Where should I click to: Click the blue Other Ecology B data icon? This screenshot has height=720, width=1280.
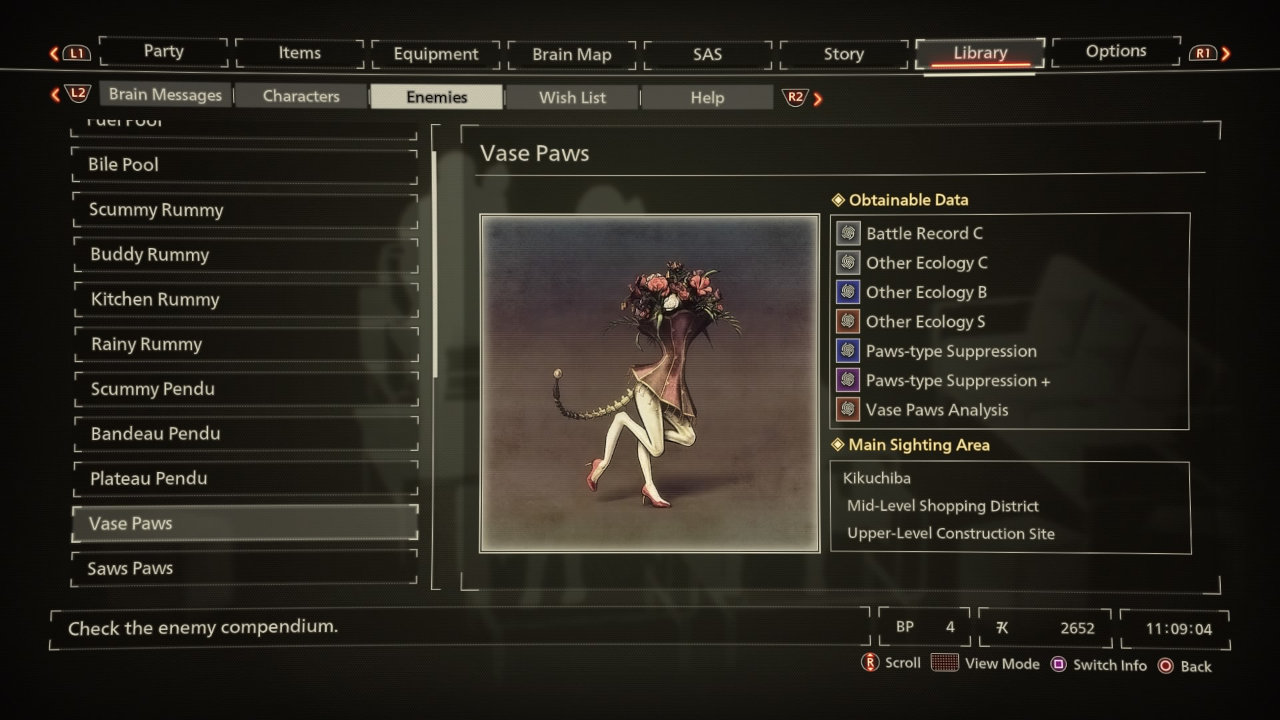(848, 291)
